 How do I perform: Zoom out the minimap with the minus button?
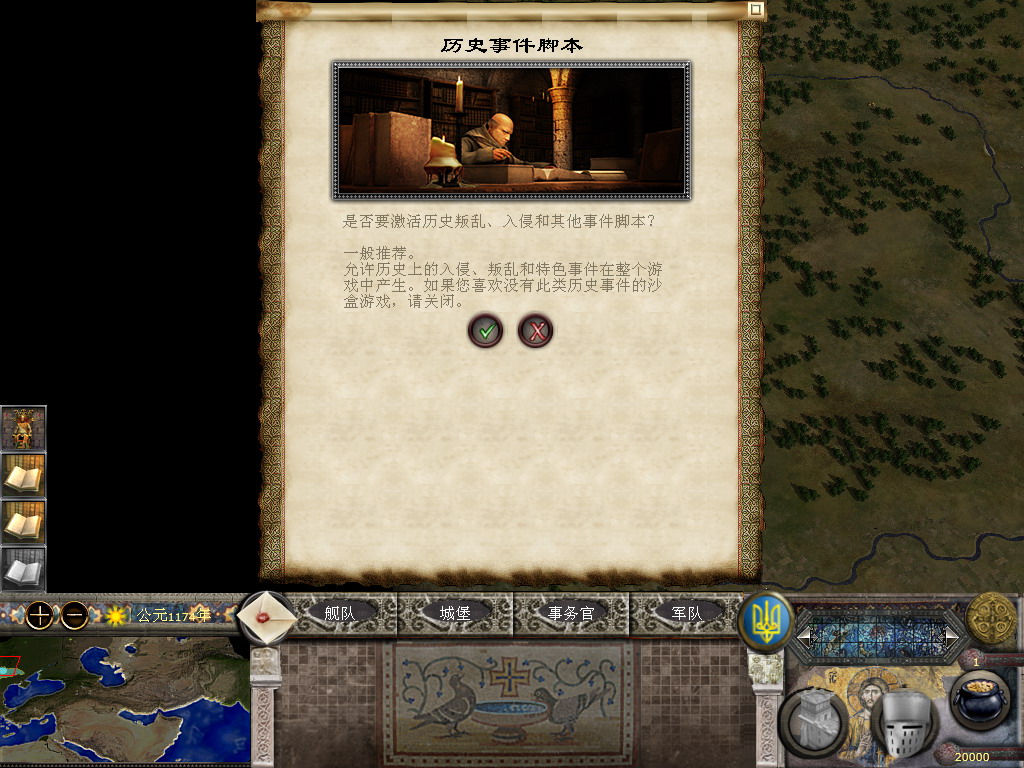click(x=74, y=615)
